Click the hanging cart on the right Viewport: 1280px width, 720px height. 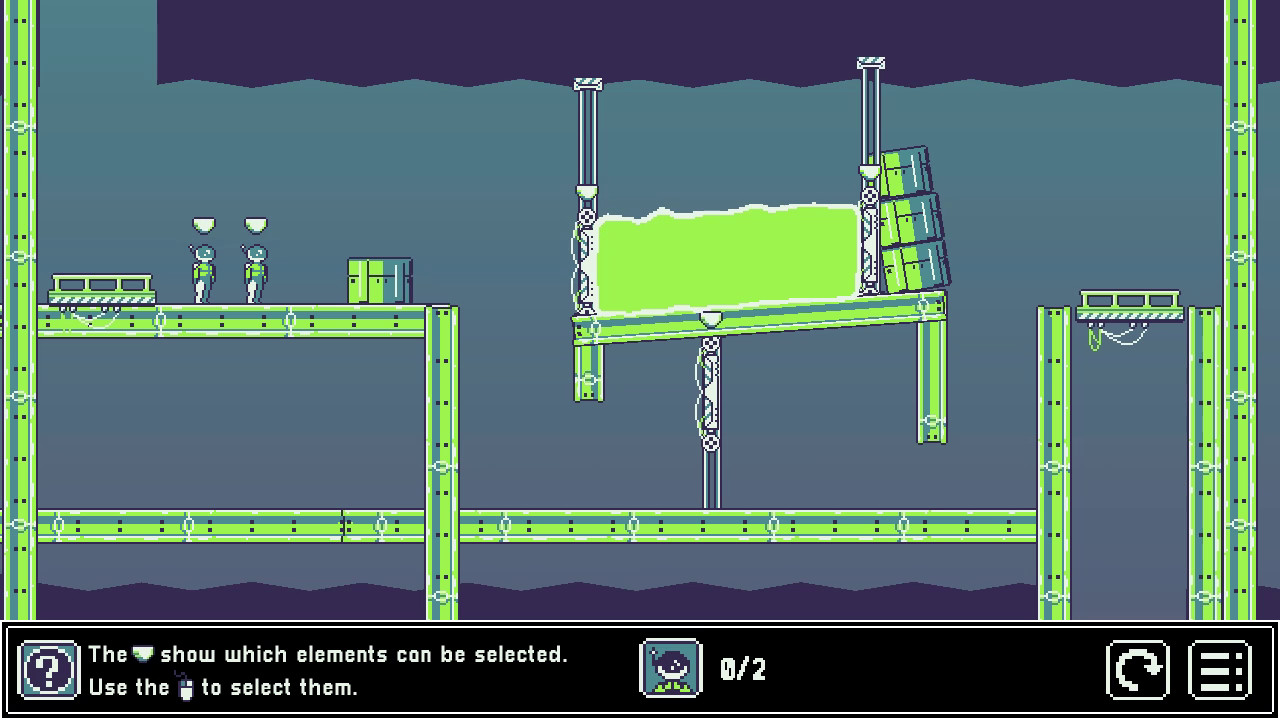pyautogui.click(x=1130, y=302)
